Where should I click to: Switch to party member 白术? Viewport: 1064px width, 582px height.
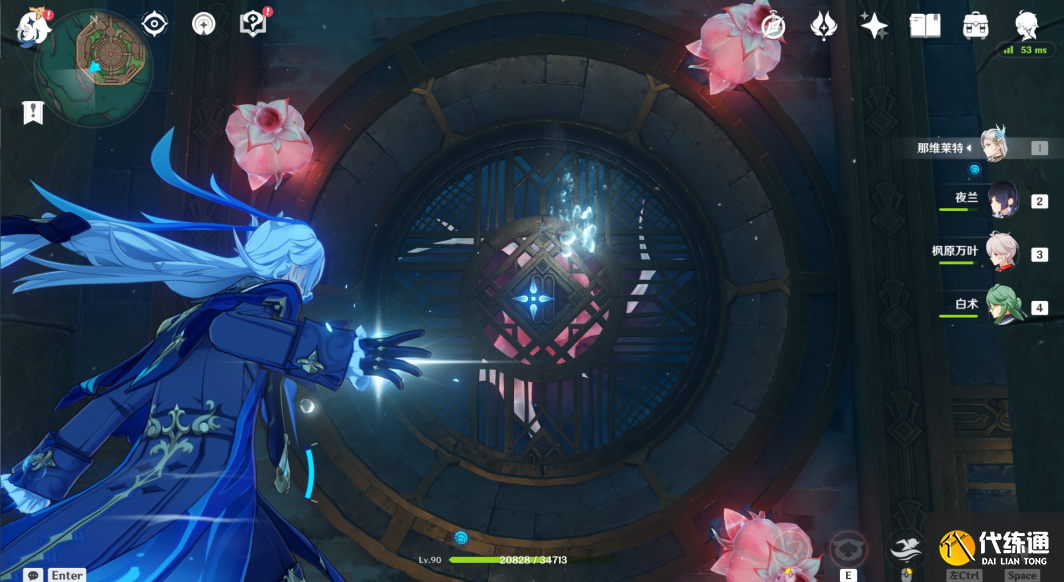[1002, 306]
